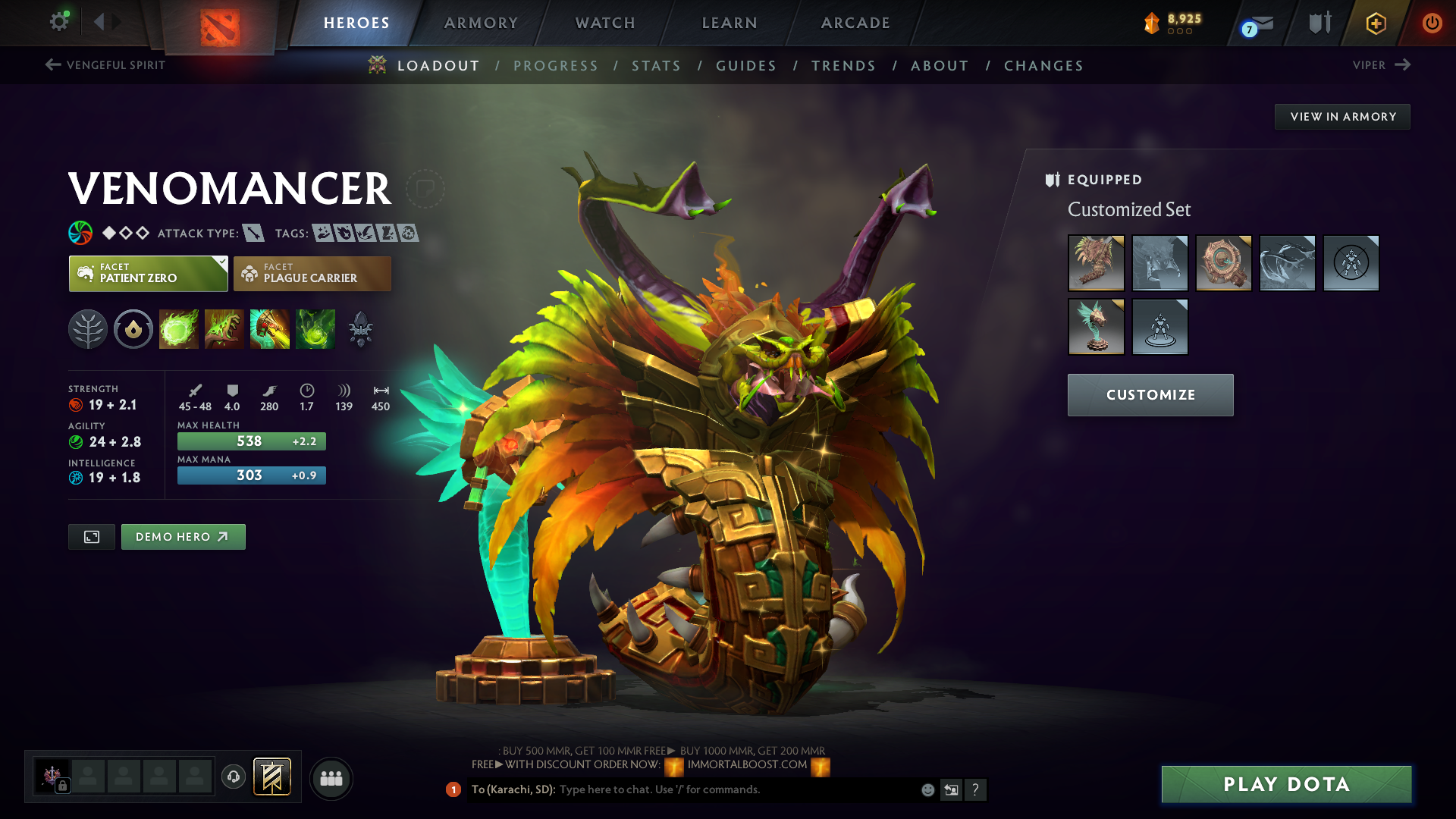
Task: Open the Guides section
Action: (746, 66)
